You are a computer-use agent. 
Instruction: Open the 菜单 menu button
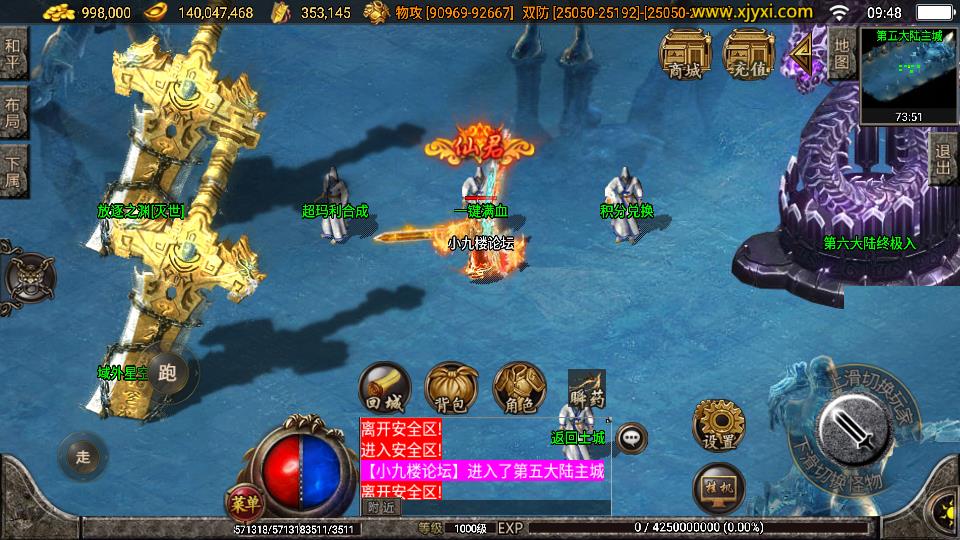pos(242,502)
